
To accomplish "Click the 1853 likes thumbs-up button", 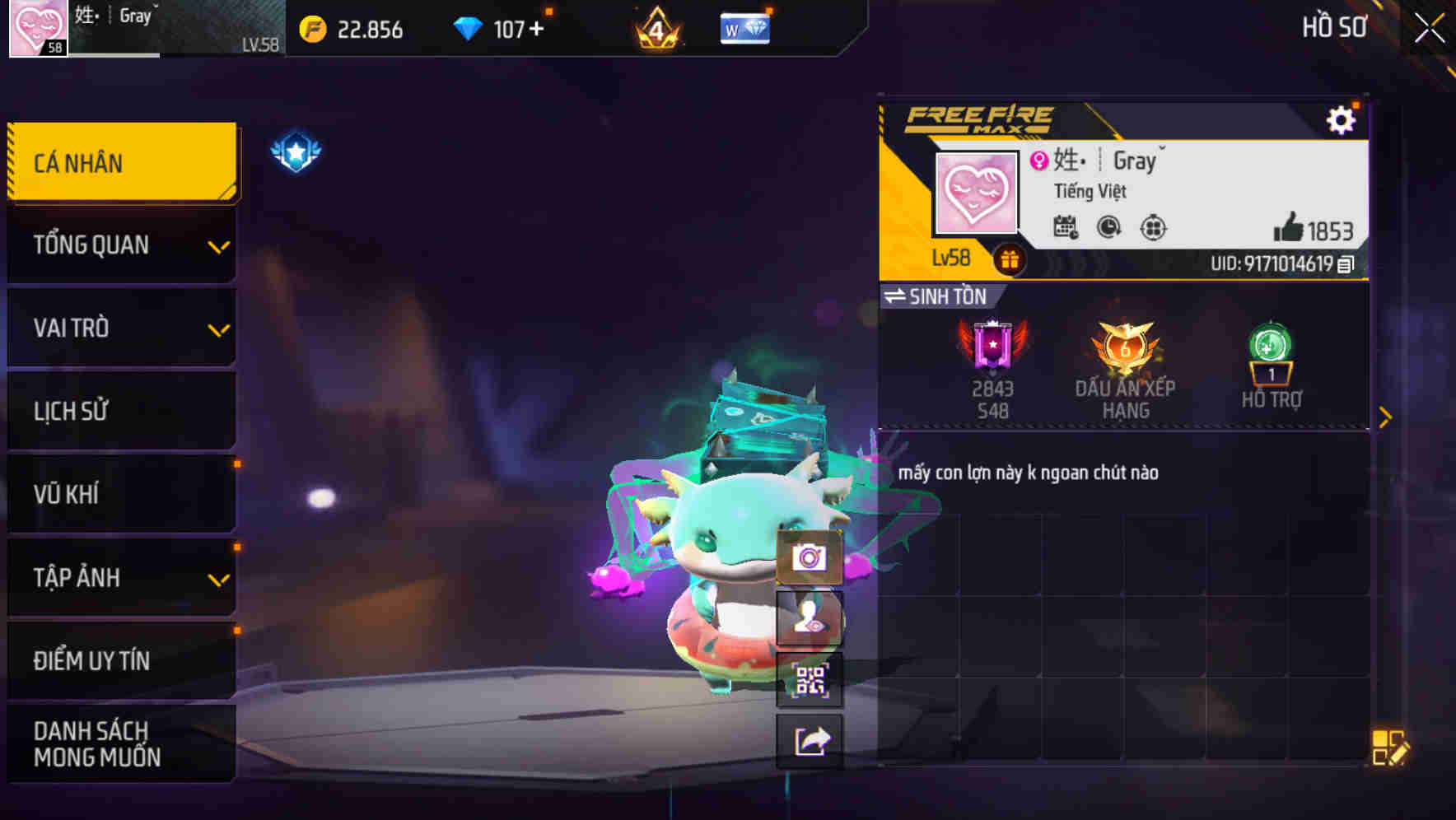I will click(1293, 231).
